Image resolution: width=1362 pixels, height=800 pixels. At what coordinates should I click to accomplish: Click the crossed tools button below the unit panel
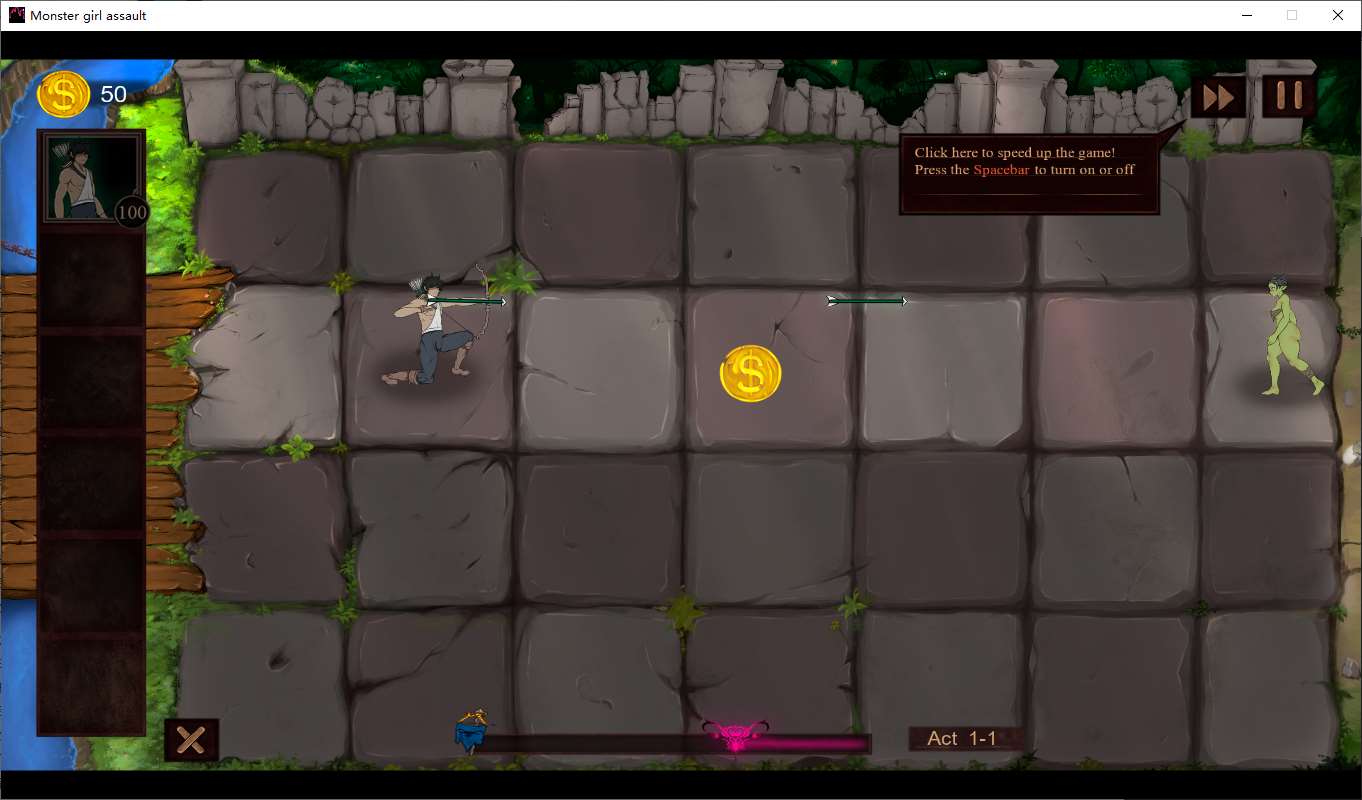tap(191, 740)
